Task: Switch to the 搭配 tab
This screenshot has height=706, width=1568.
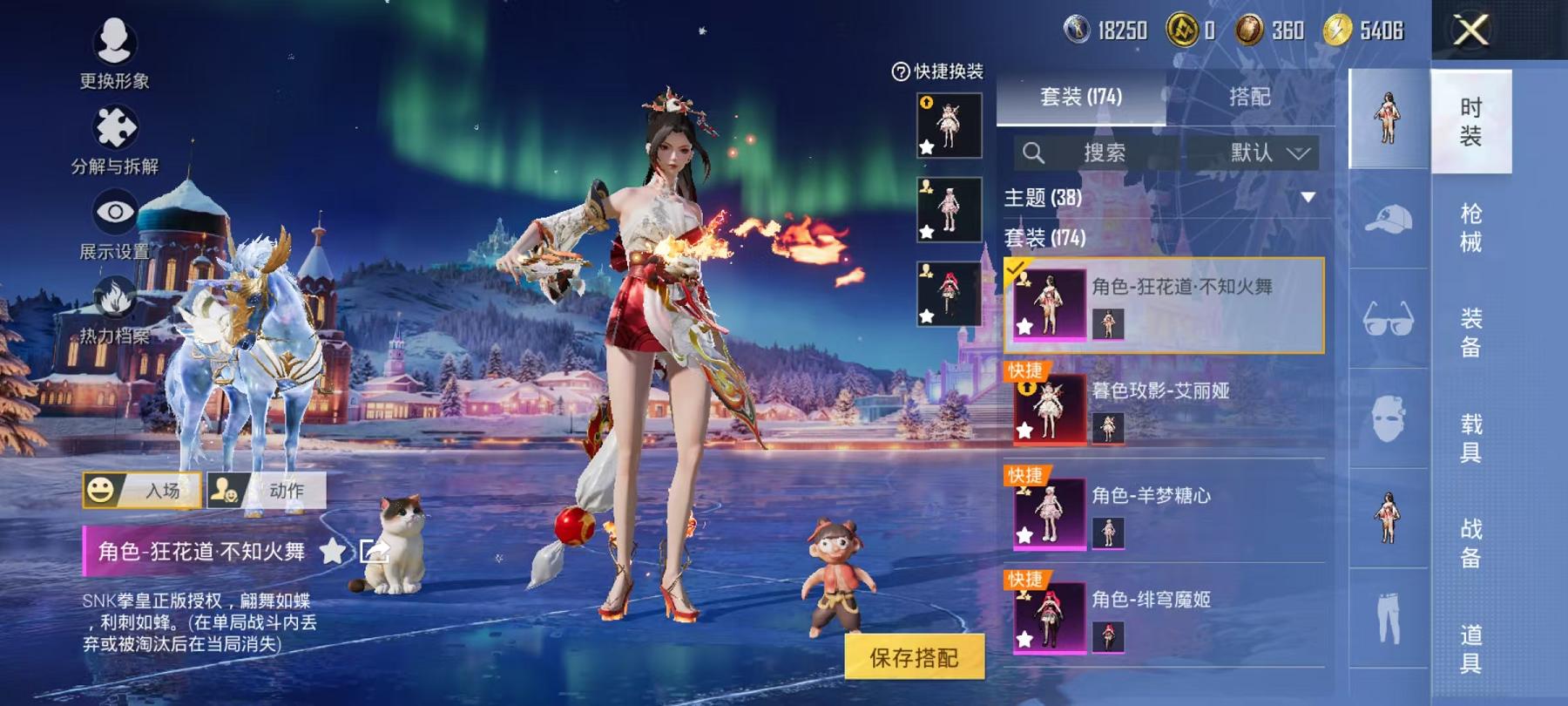Action: 1249,97
